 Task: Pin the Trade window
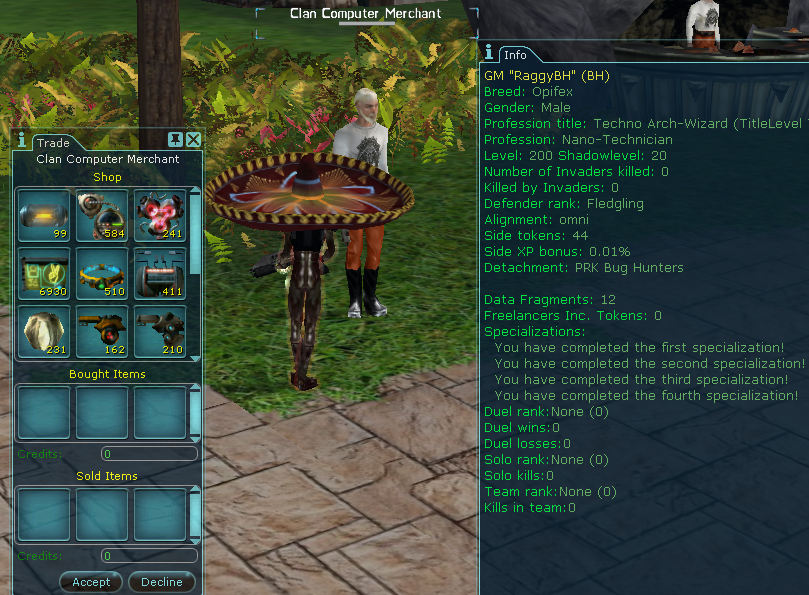coord(176,140)
